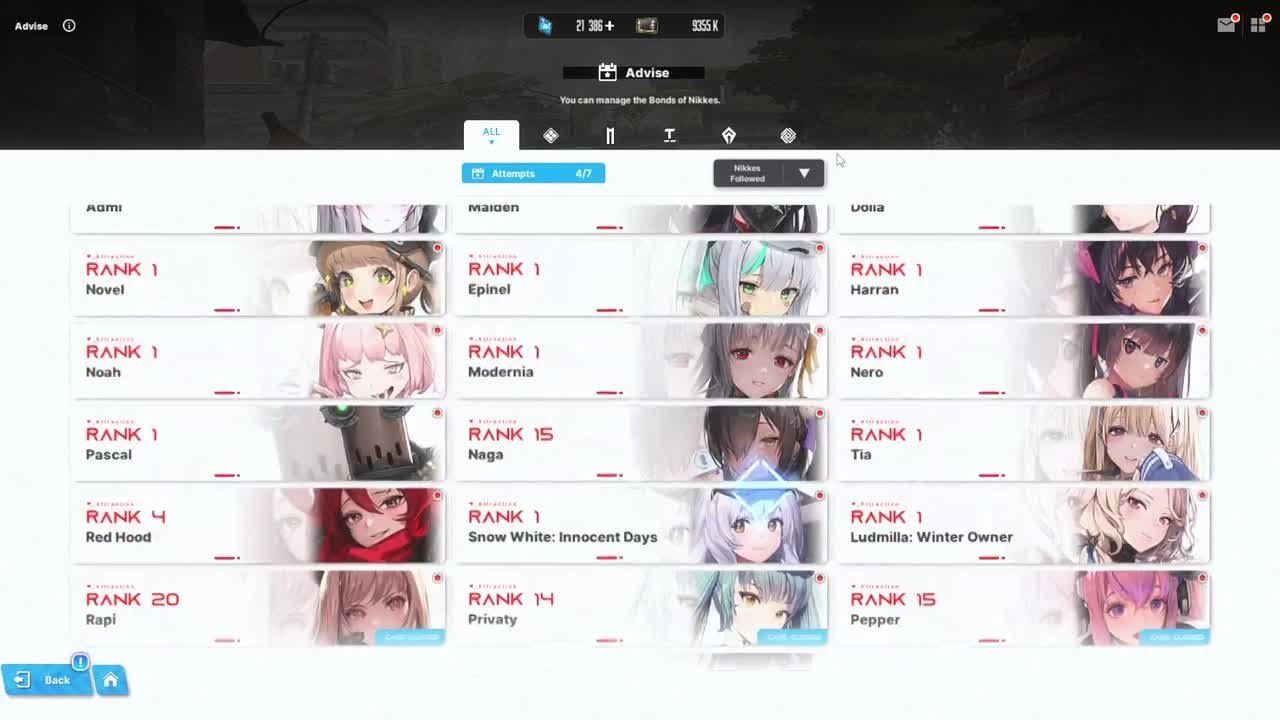The width and height of the screenshot is (1280, 720).
Task: Open Naga's portrait thumbnail
Action: point(745,443)
